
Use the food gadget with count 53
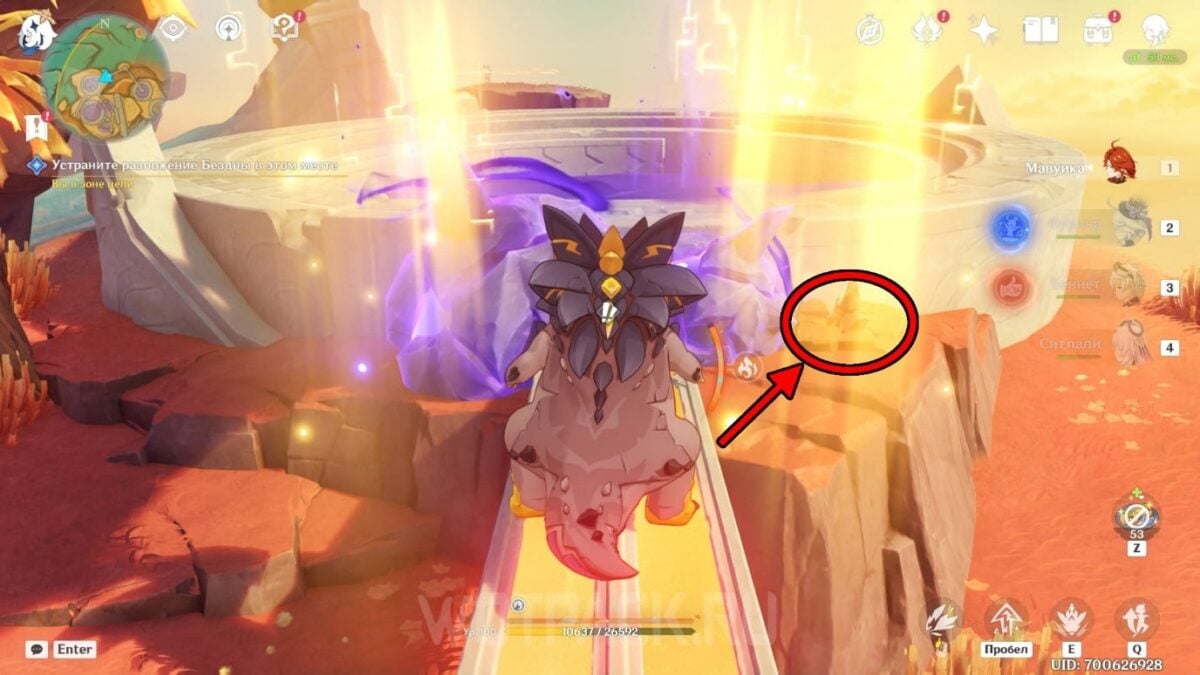click(1136, 518)
